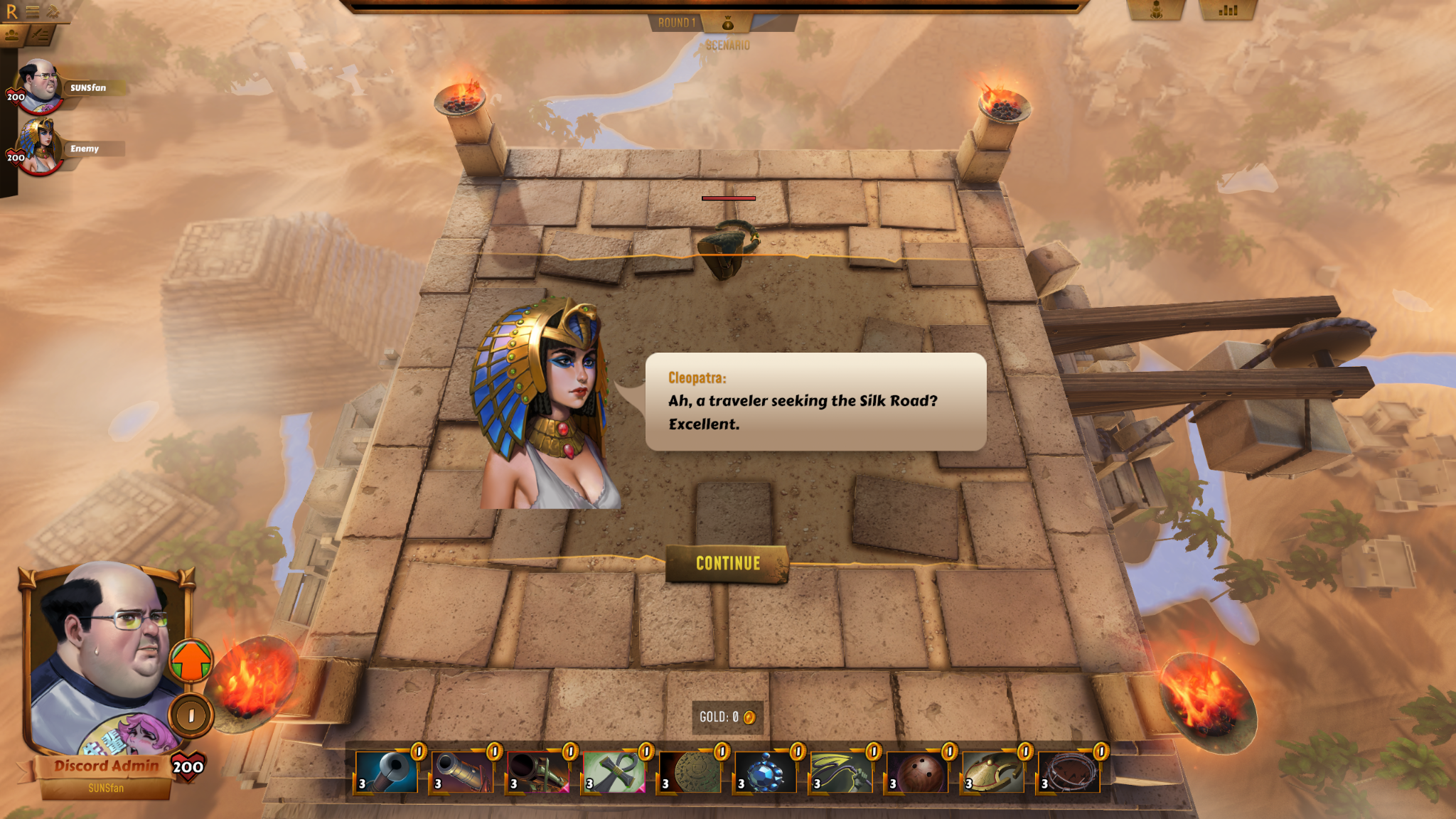Image resolution: width=1456 pixels, height=819 pixels.
Task: Select the iron cannon barrel card
Action: (462, 773)
